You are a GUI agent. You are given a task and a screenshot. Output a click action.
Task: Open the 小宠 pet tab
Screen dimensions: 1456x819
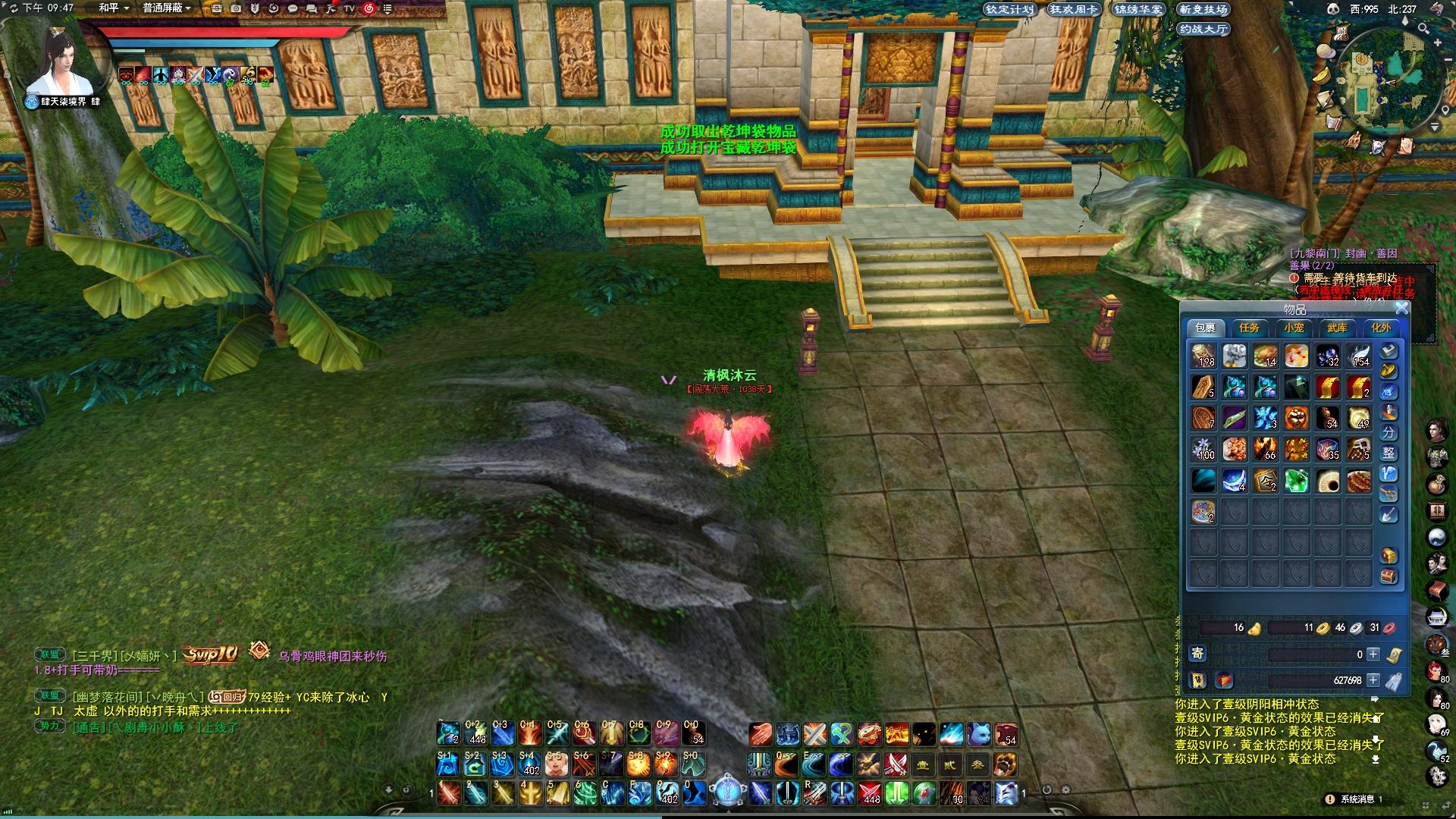coord(1294,328)
